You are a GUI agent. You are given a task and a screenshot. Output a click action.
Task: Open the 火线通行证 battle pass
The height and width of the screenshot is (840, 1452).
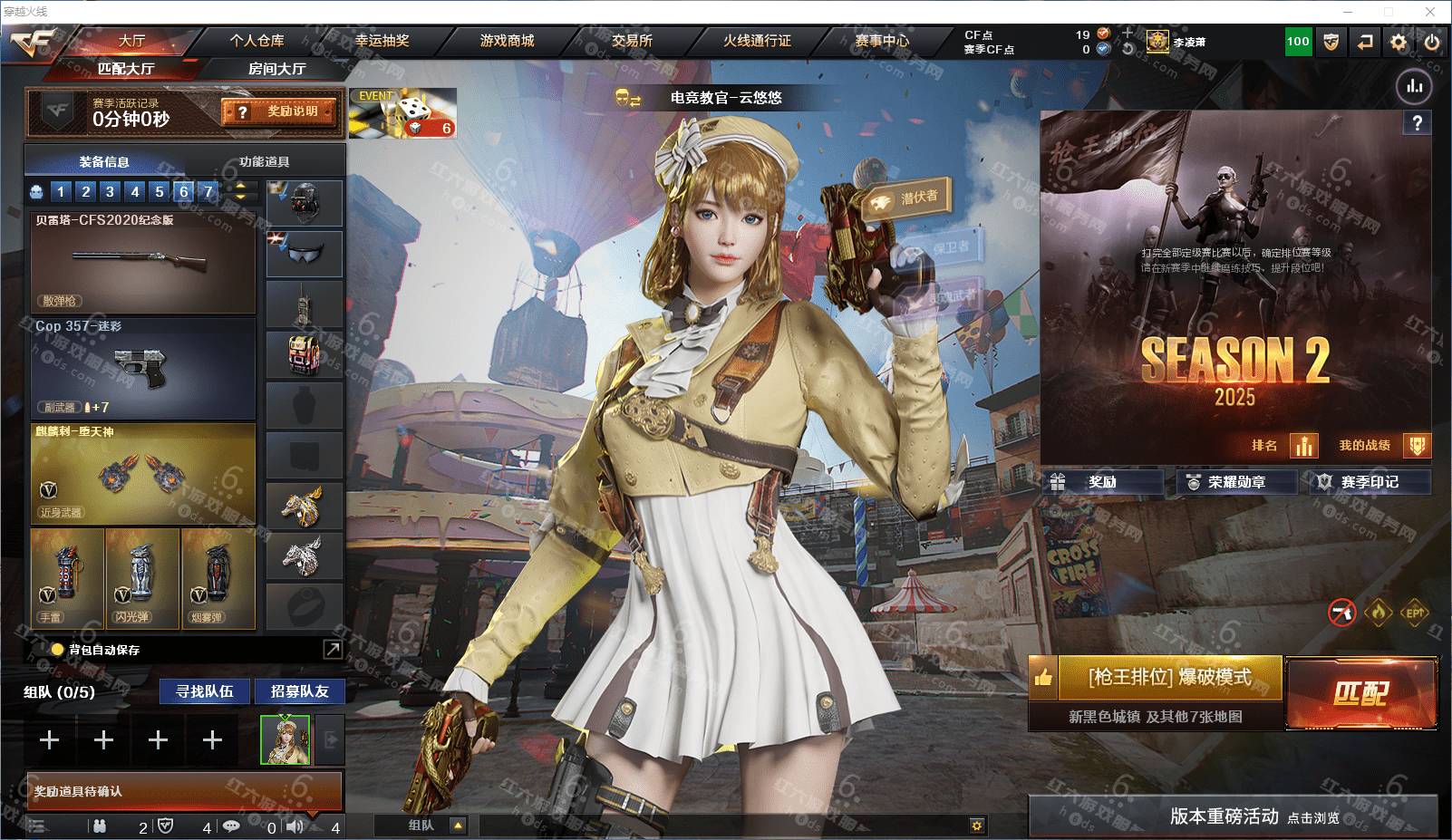point(757,41)
